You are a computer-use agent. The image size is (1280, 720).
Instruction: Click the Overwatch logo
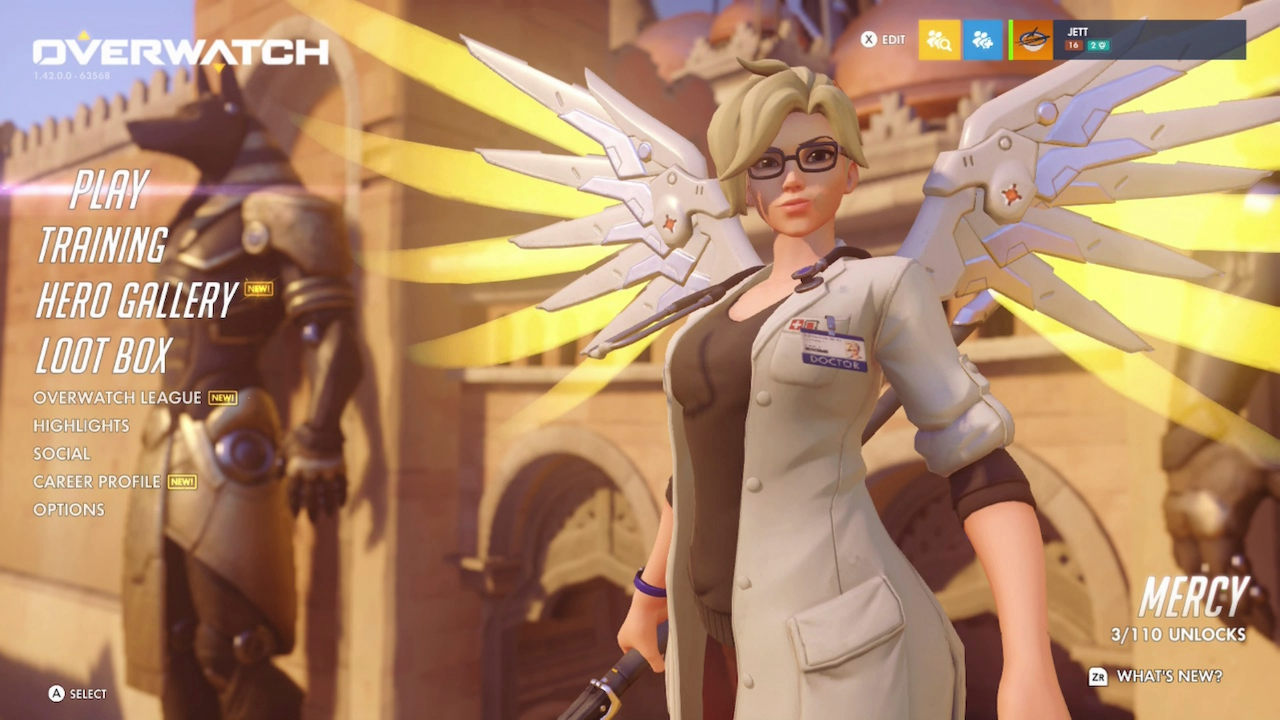tap(180, 52)
